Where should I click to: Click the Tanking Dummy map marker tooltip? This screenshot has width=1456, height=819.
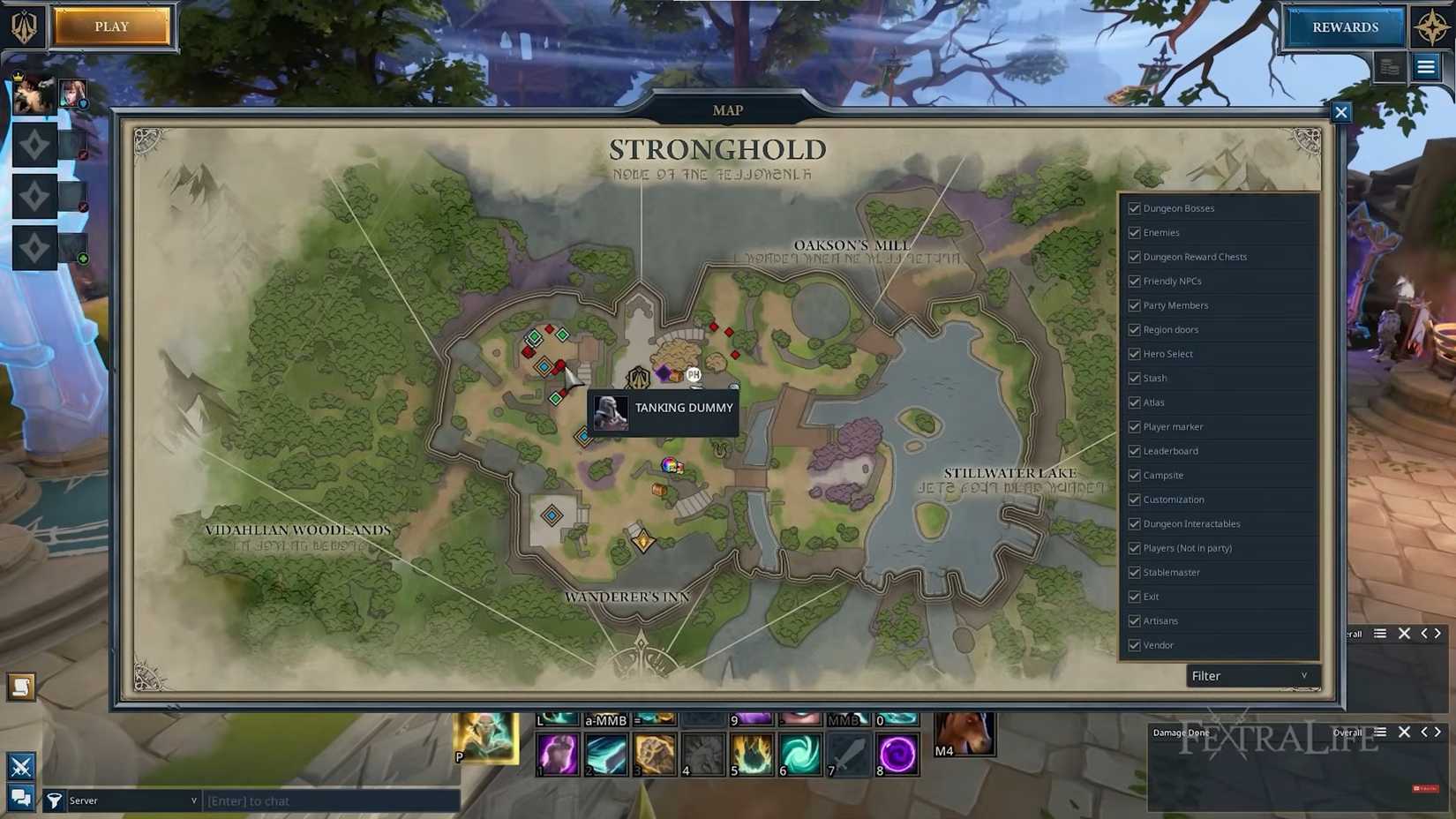pos(663,410)
